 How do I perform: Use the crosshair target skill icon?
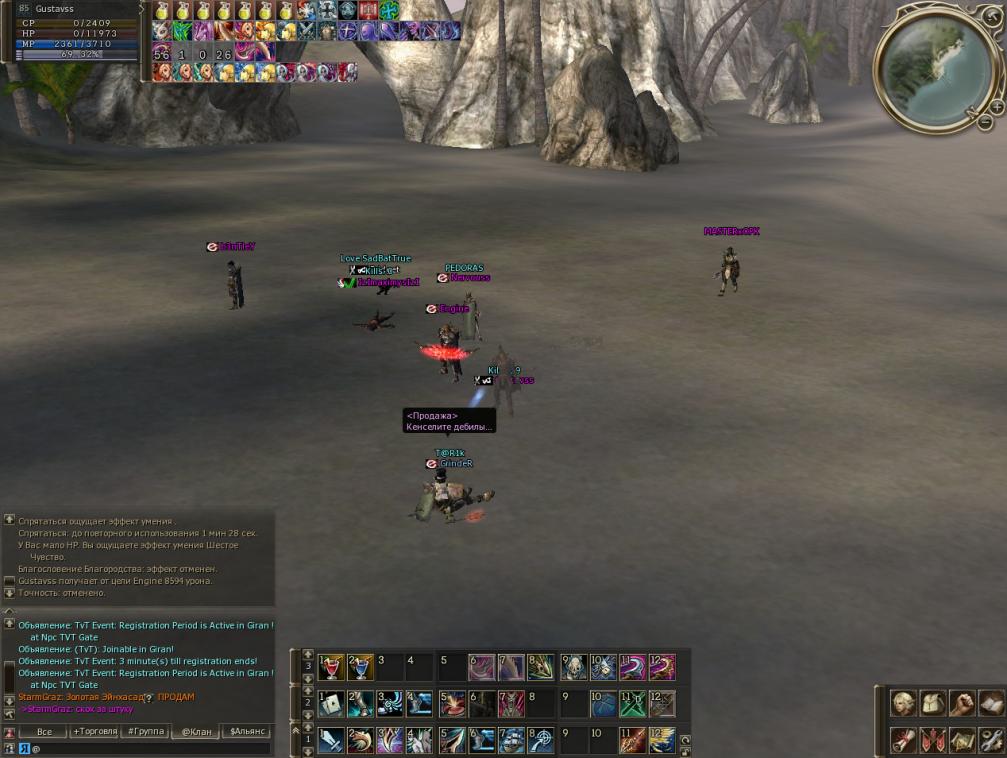click(x=541, y=740)
